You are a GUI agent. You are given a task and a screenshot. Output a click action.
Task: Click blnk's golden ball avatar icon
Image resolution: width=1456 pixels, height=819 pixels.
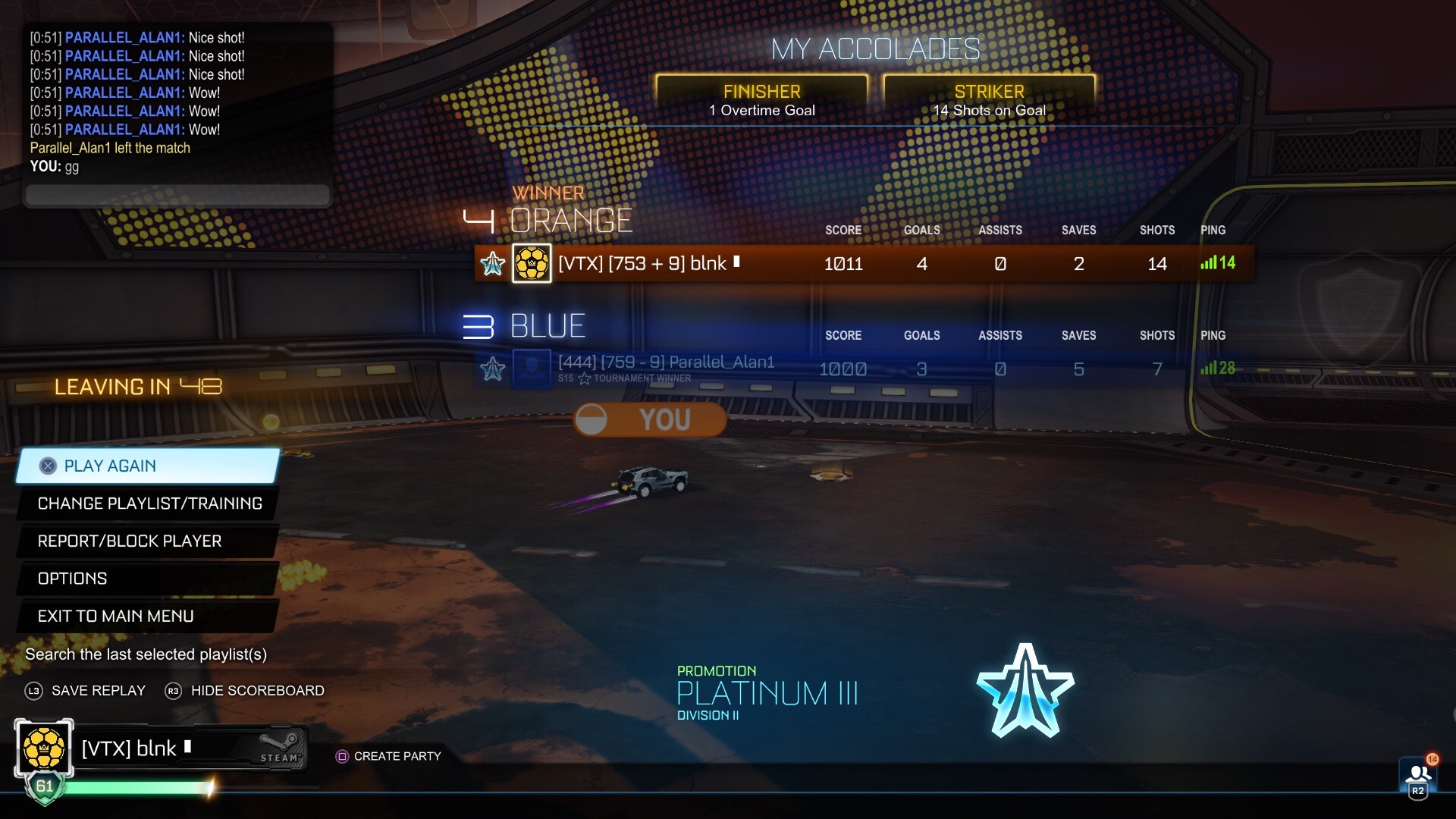click(x=532, y=263)
